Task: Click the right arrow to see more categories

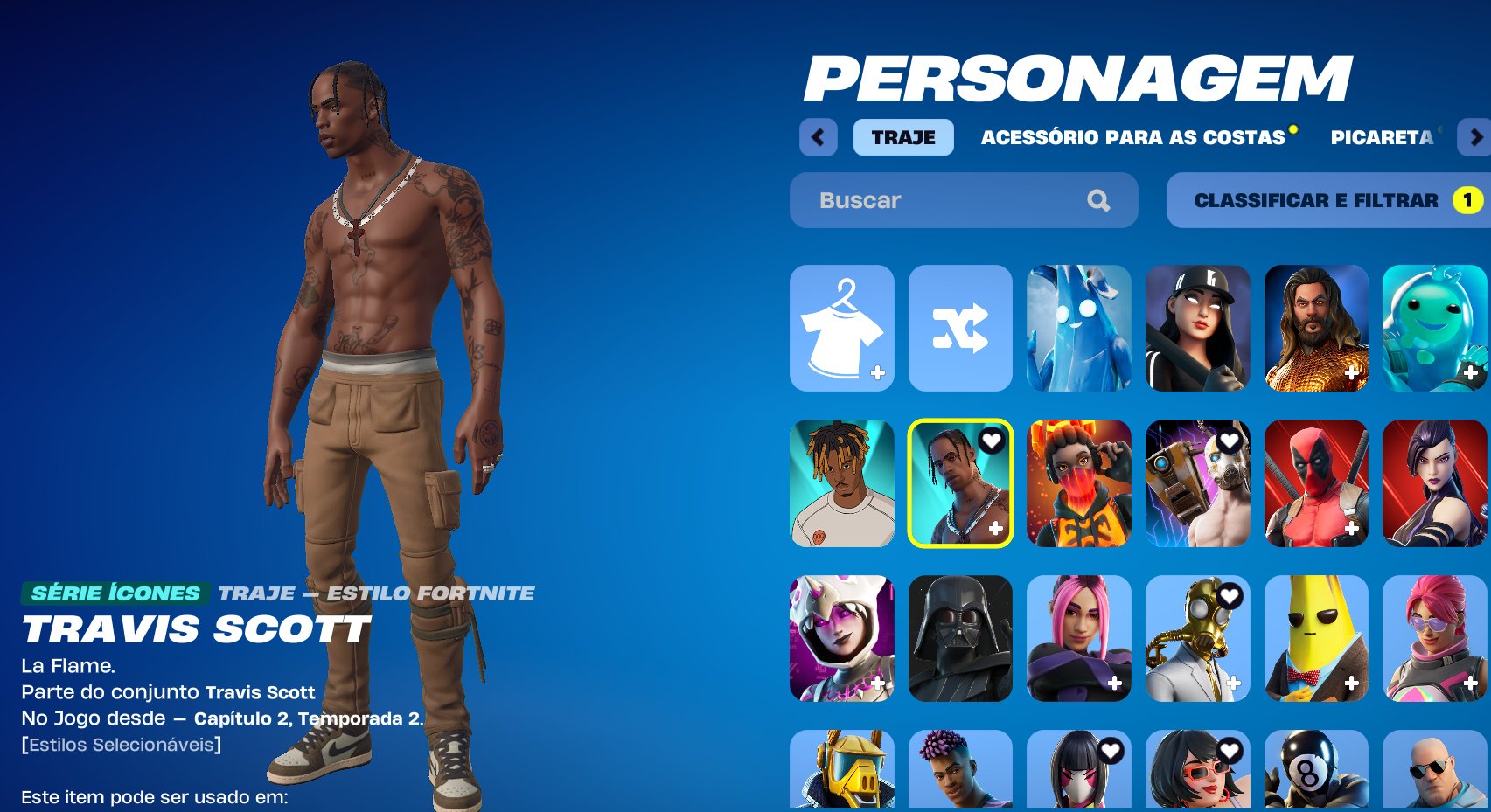Action: [x=1475, y=138]
